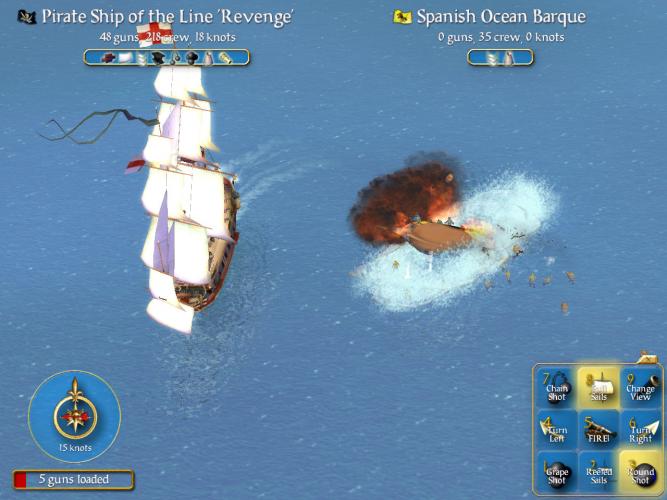
Task: Set the ship to Full Sails
Action: pos(598,388)
